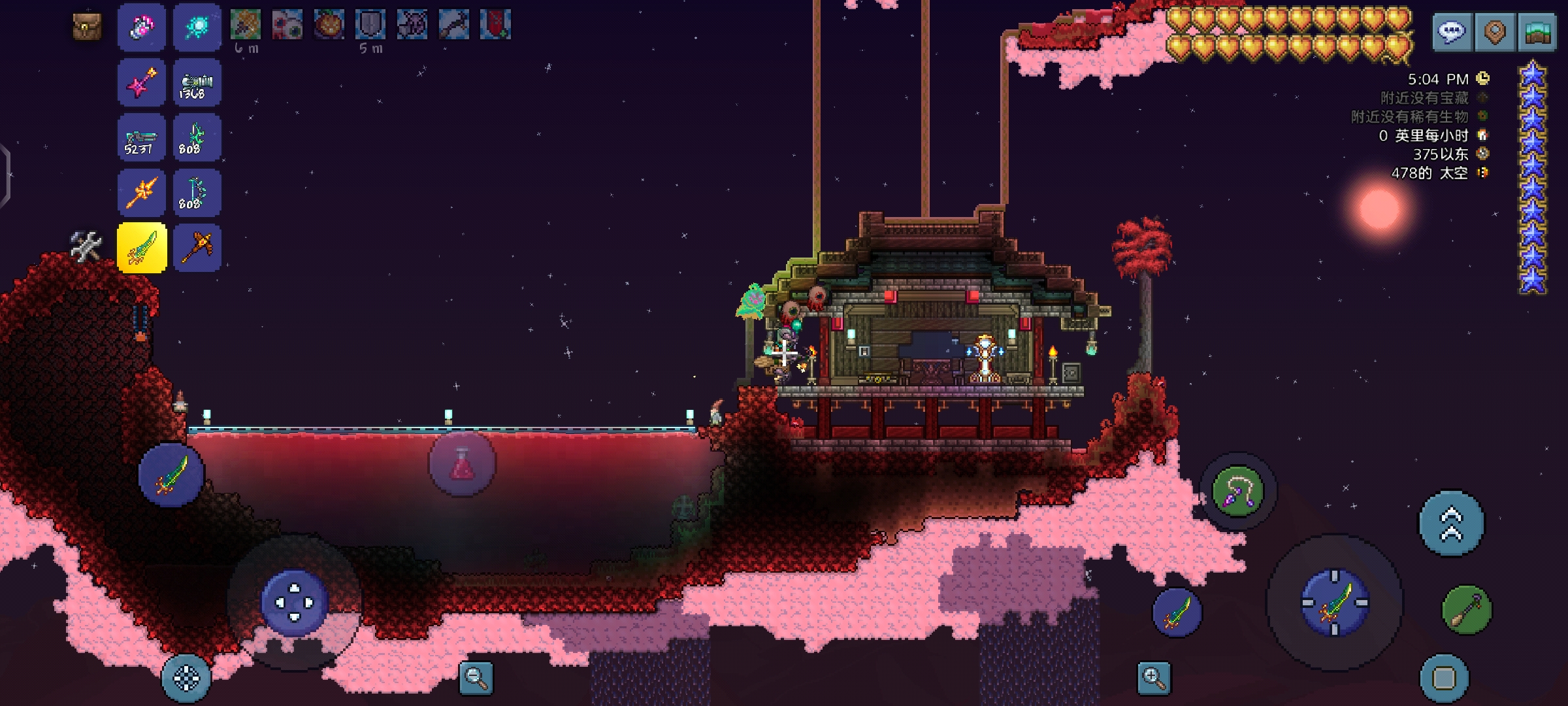
Task: Choose the pink star guitar weapon slot
Action: [x=142, y=83]
